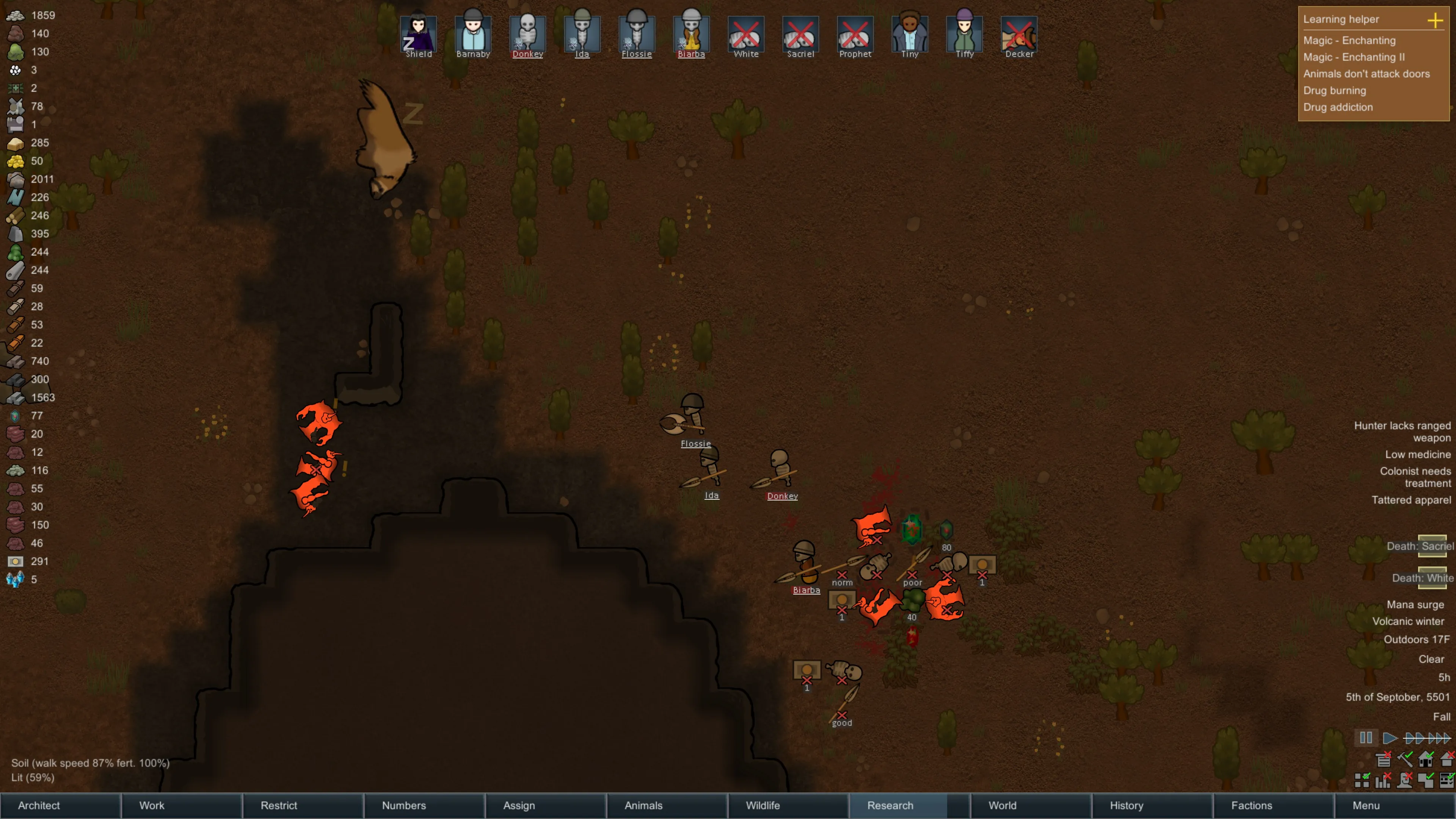Select colonist Shield's portrait
Screen dimensions: 1456x819
click(x=418, y=34)
